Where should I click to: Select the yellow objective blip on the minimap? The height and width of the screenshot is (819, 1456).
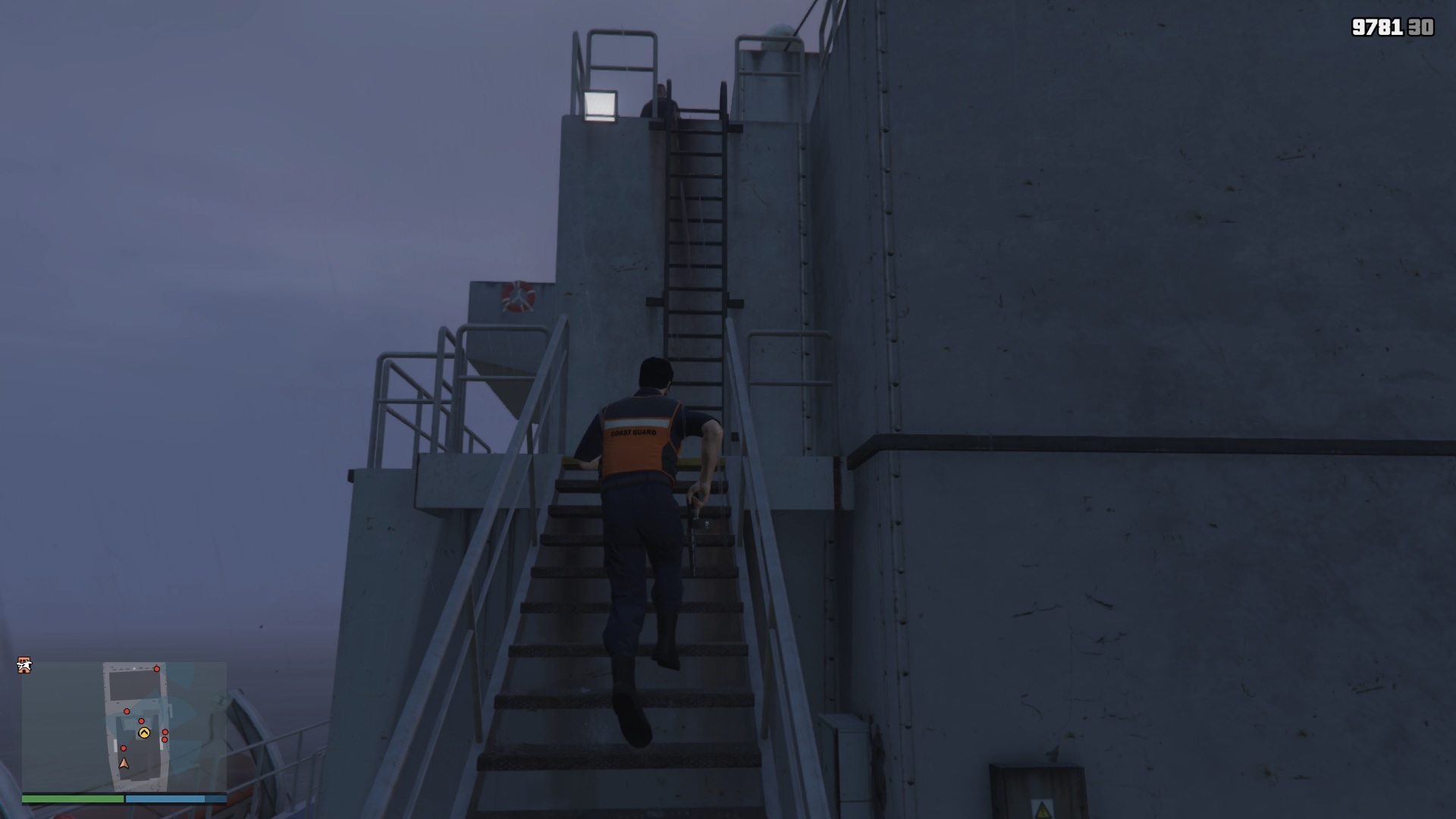coord(144,733)
